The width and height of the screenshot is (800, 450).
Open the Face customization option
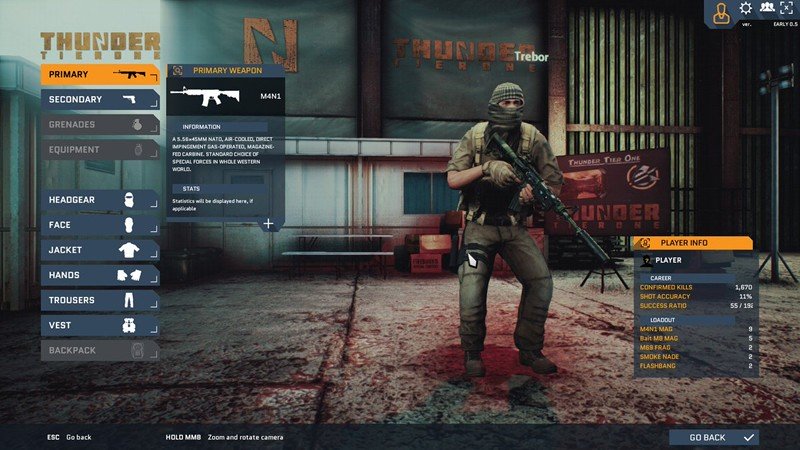(100, 225)
